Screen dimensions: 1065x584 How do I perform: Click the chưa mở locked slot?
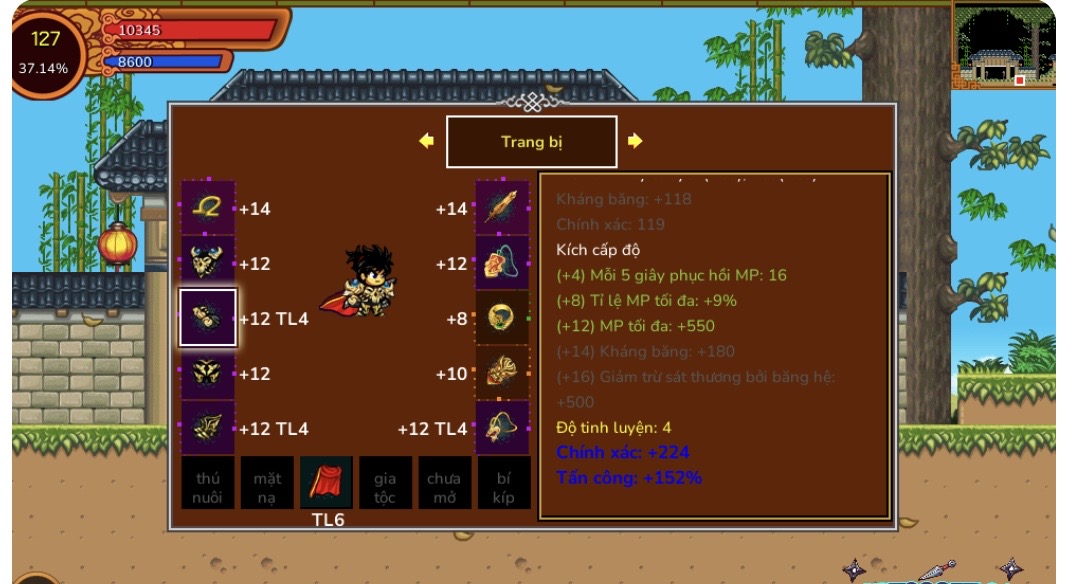pyautogui.click(x=444, y=483)
